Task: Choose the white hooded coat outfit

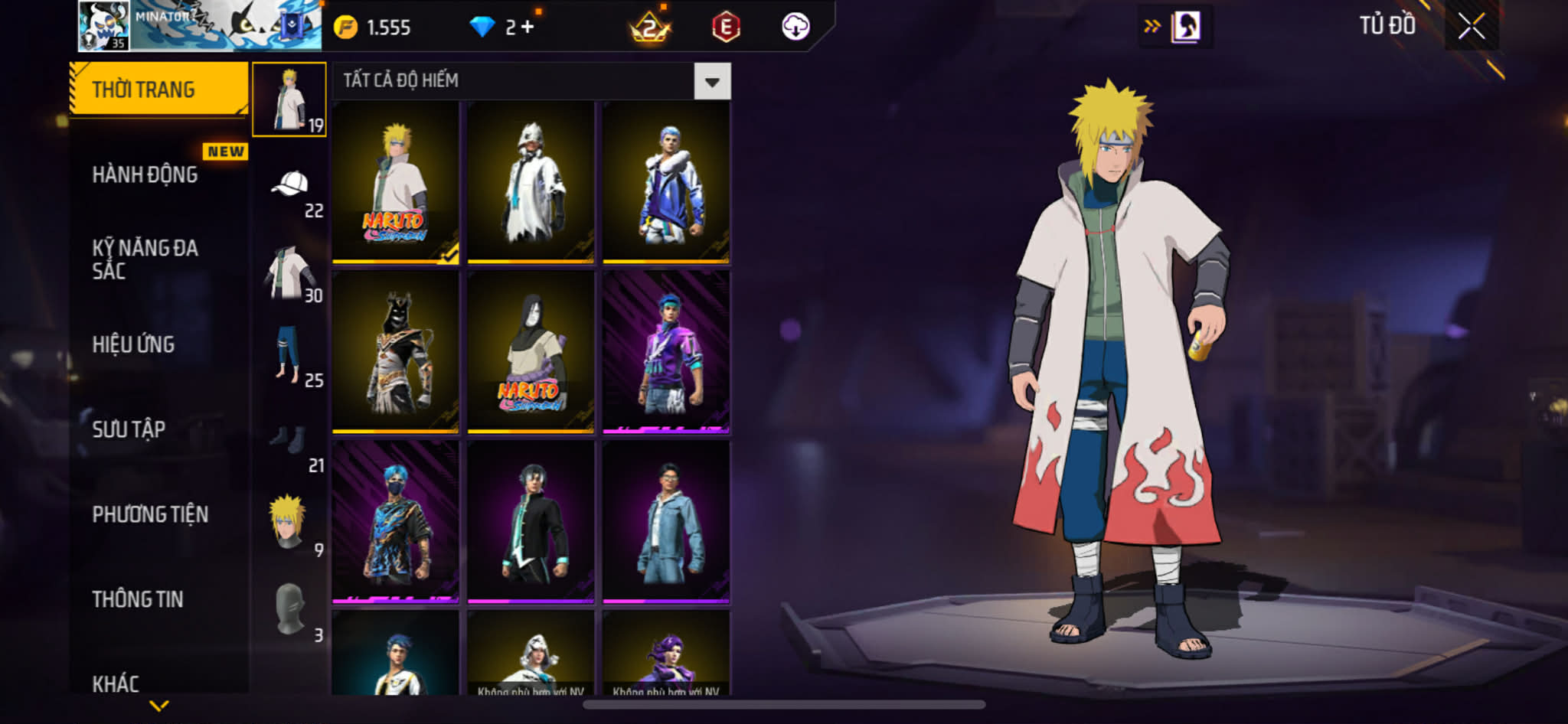Action: pos(531,182)
